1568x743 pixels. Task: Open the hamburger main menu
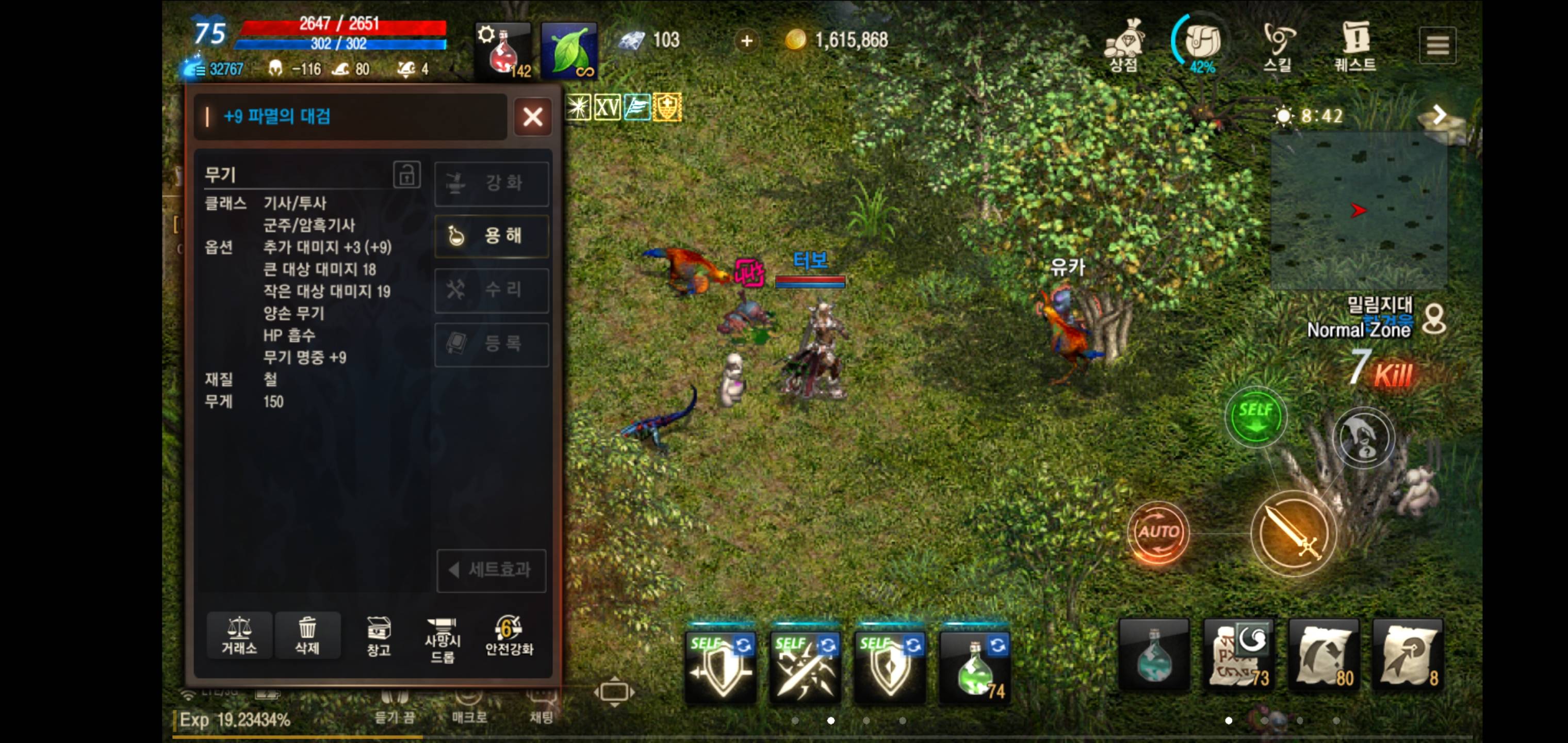point(1437,45)
